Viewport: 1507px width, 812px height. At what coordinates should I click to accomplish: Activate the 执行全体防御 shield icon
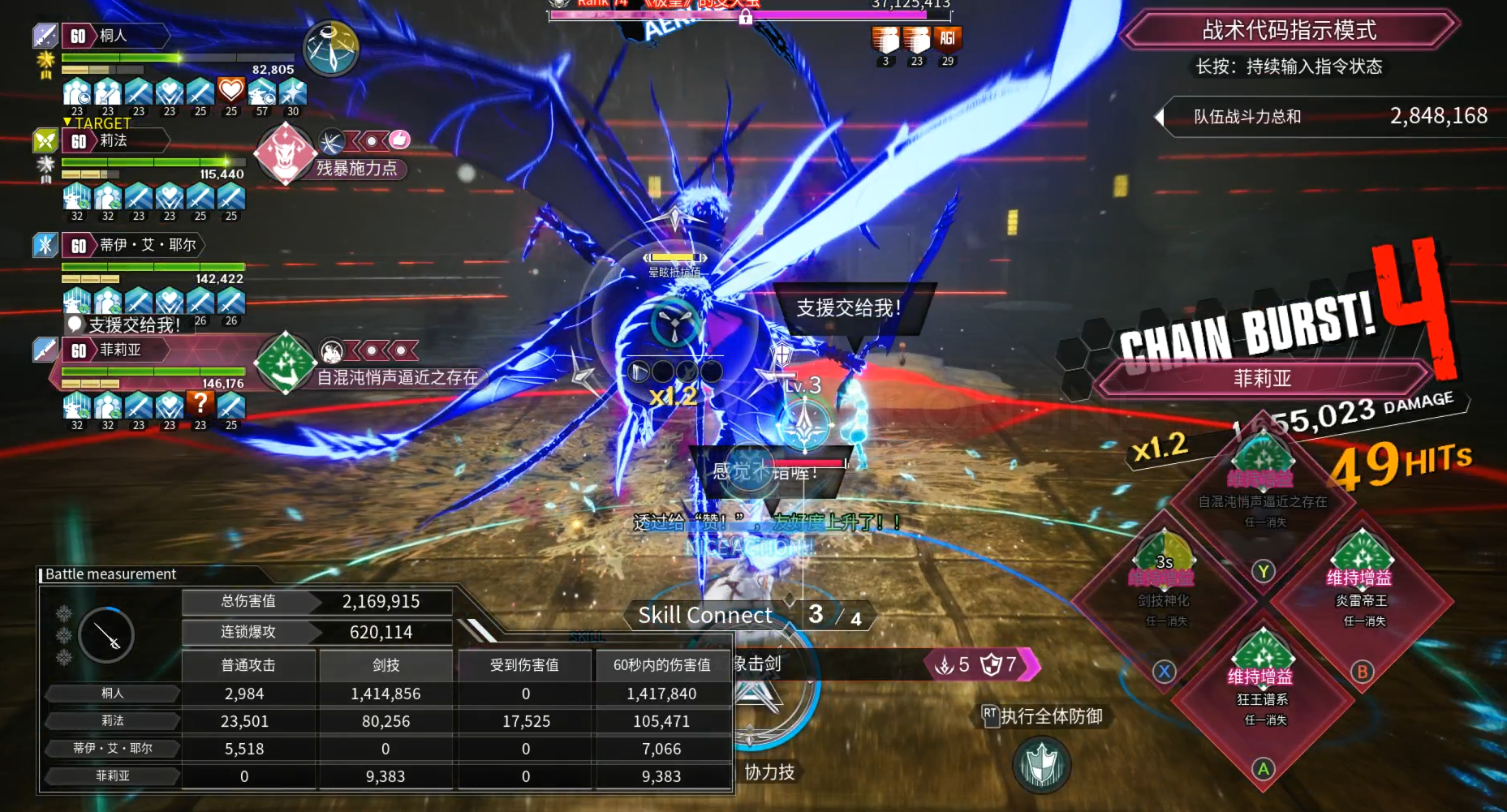1041,765
